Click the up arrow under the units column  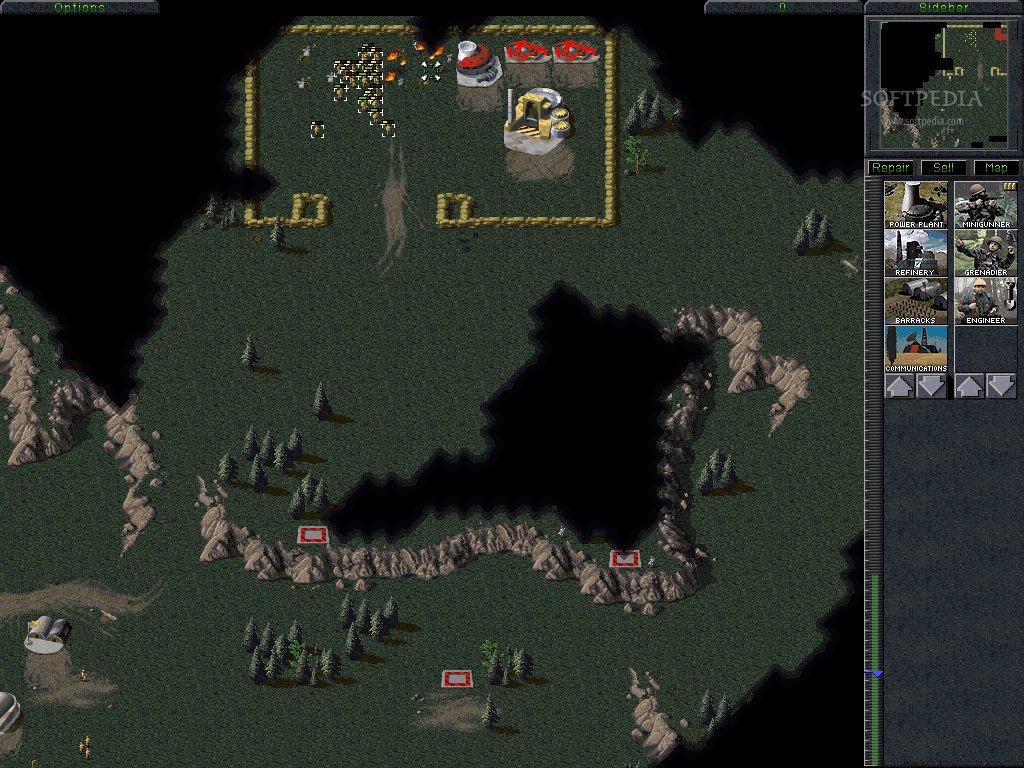(x=969, y=386)
